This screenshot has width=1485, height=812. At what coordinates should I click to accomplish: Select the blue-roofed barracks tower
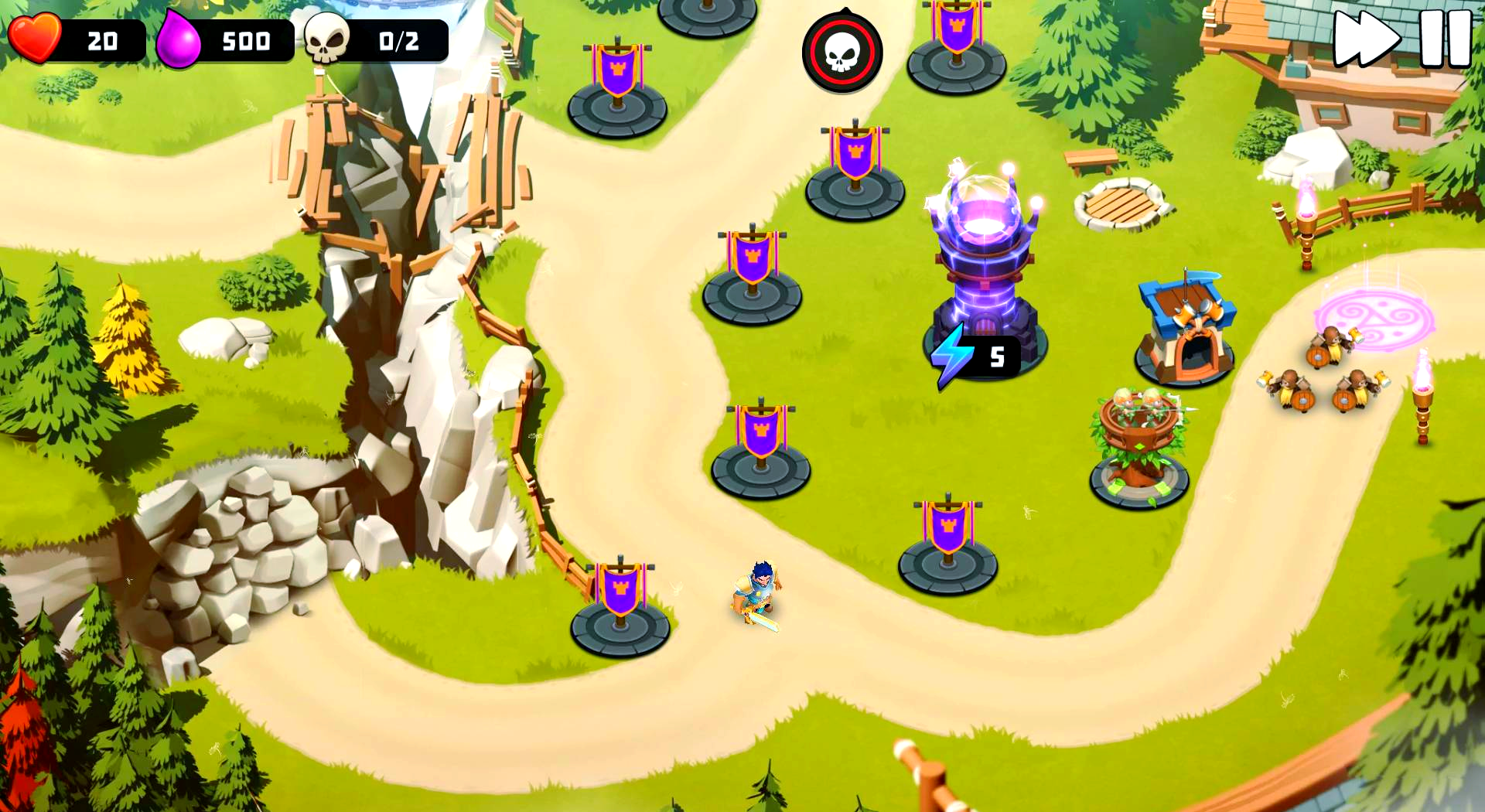1185,329
